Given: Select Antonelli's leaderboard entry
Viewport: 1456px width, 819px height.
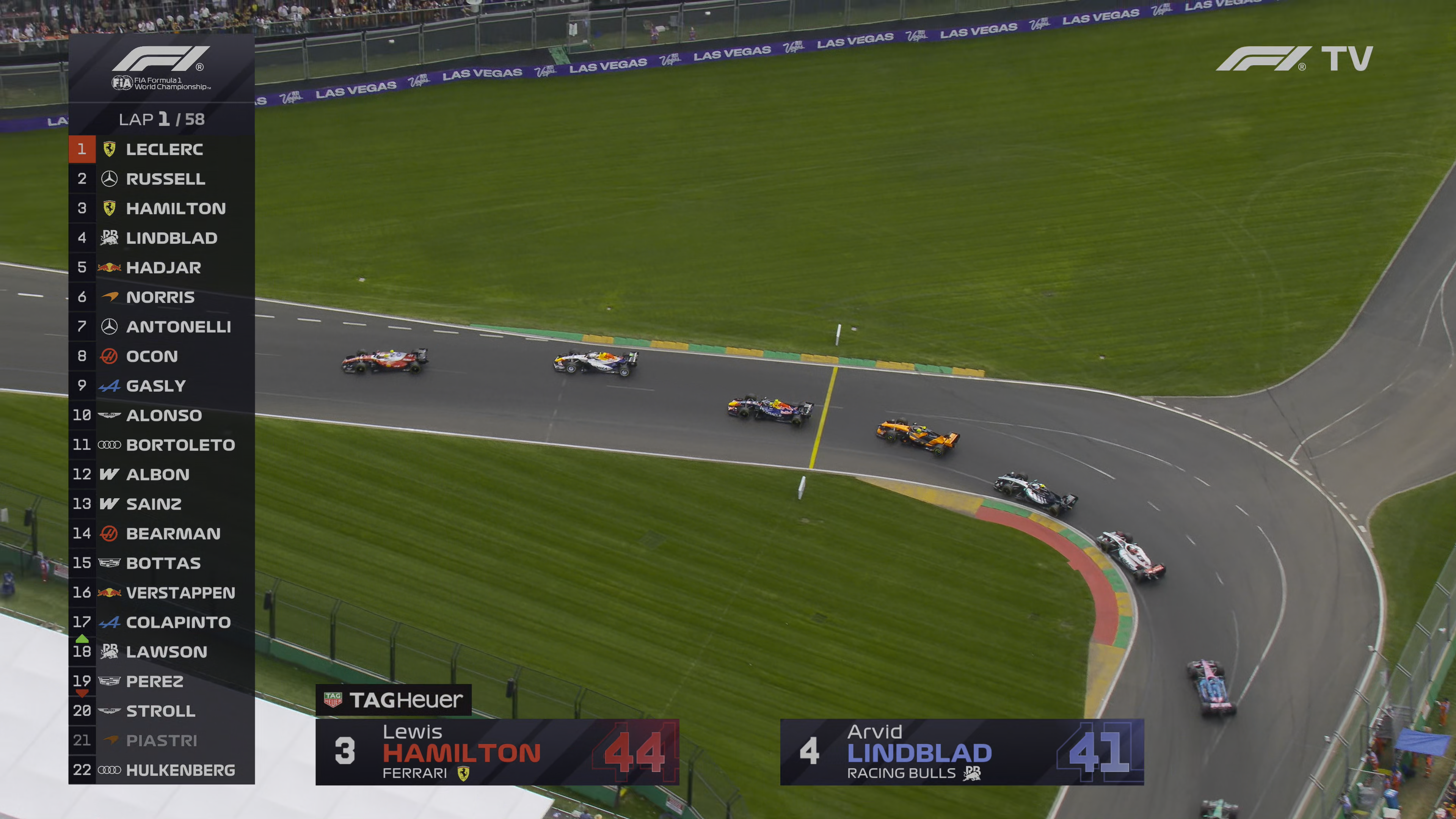Looking at the screenshot, I should 162,327.
